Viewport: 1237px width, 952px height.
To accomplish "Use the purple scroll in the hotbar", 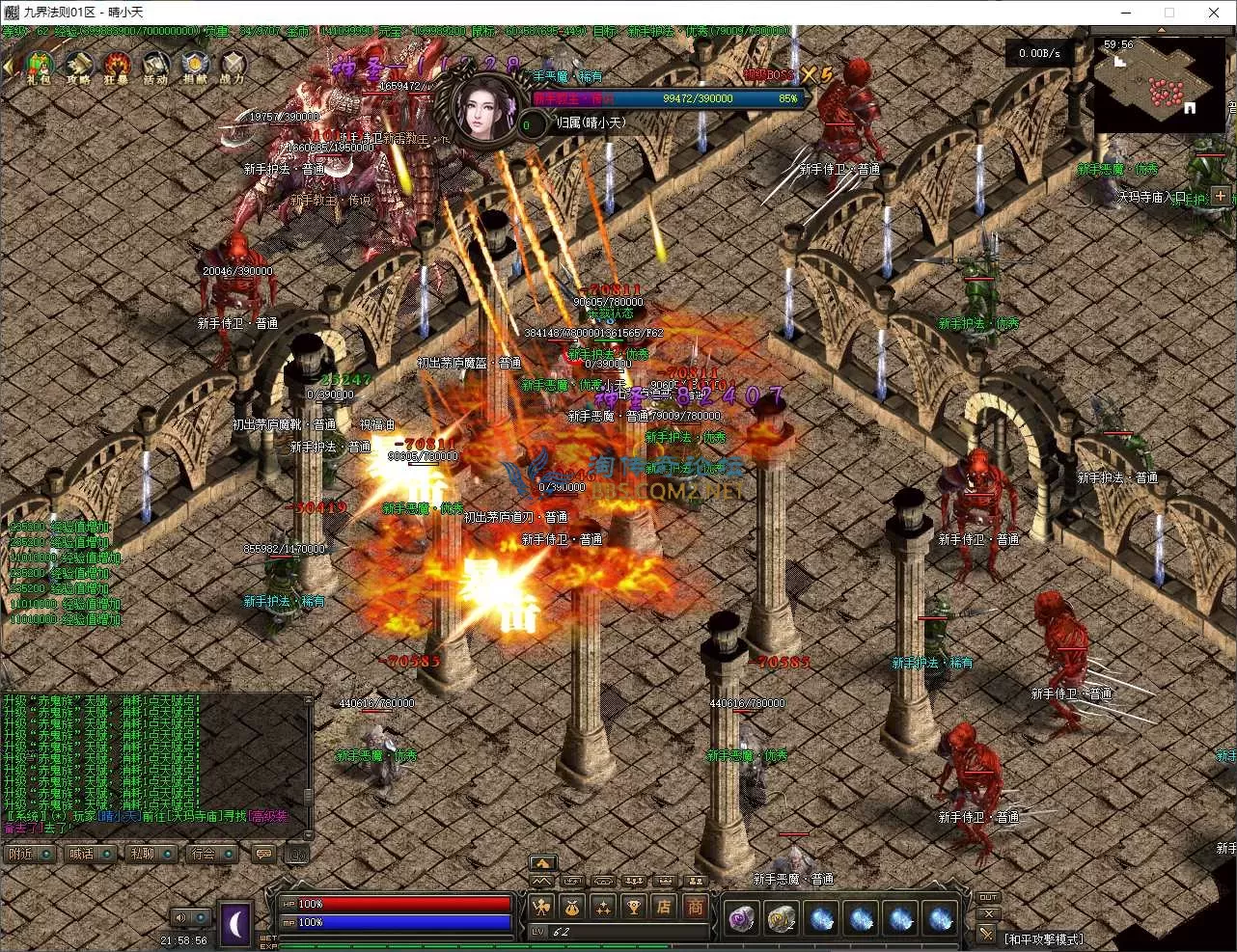I will point(741,919).
